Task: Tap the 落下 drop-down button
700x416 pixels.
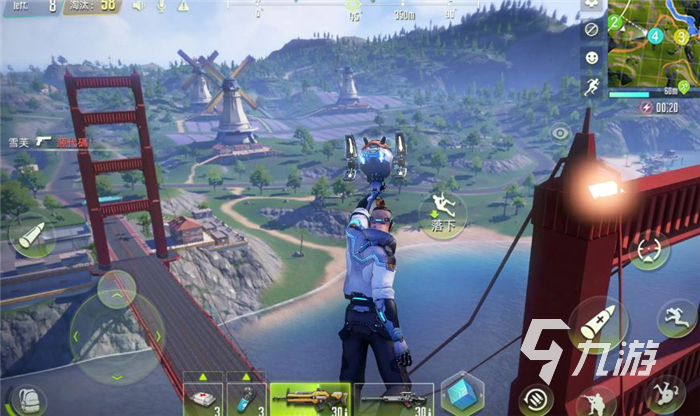Action: pyautogui.click(x=442, y=212)
